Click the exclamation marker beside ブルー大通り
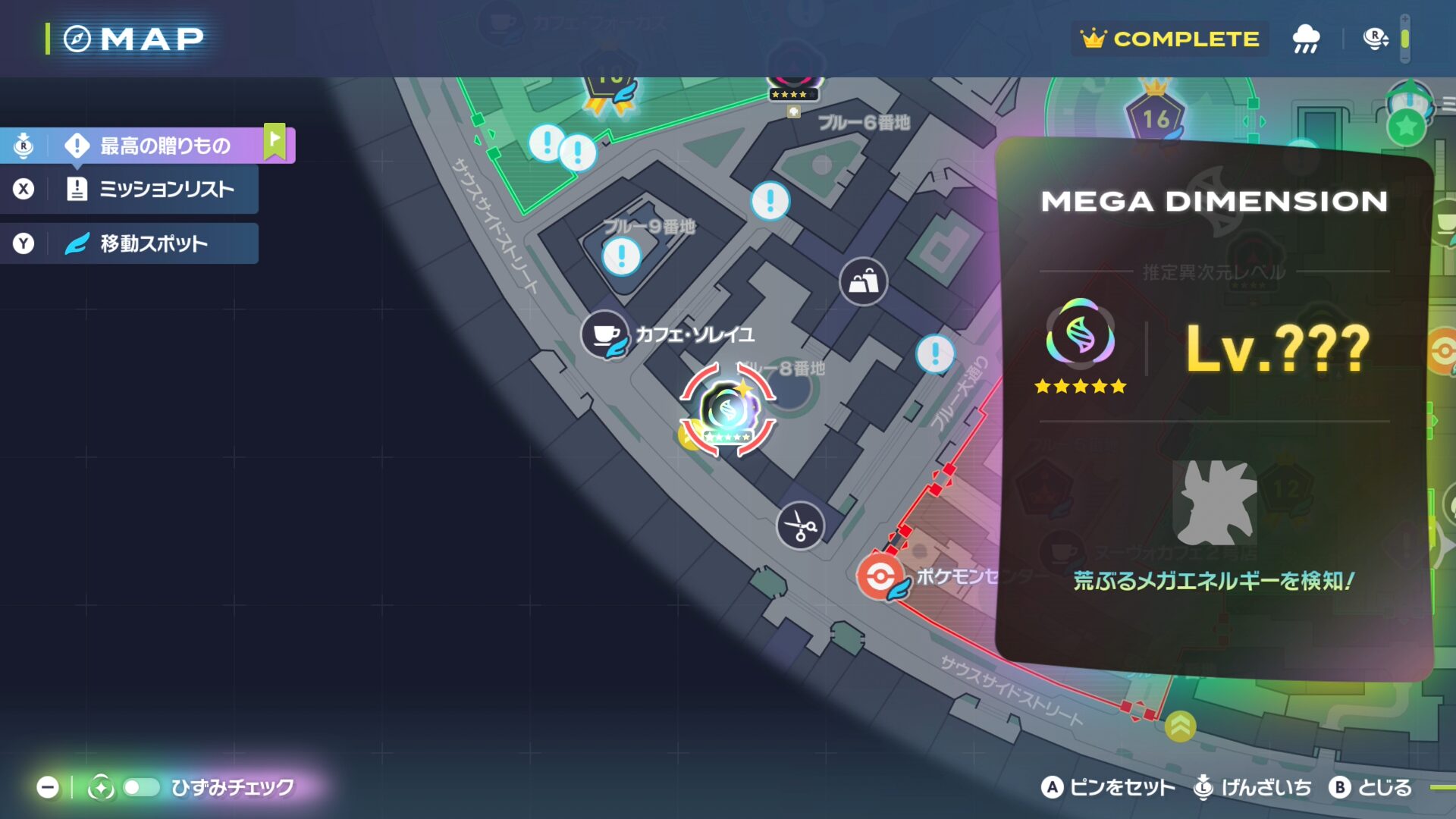The image size is (1456, 819). pos(935,353)
